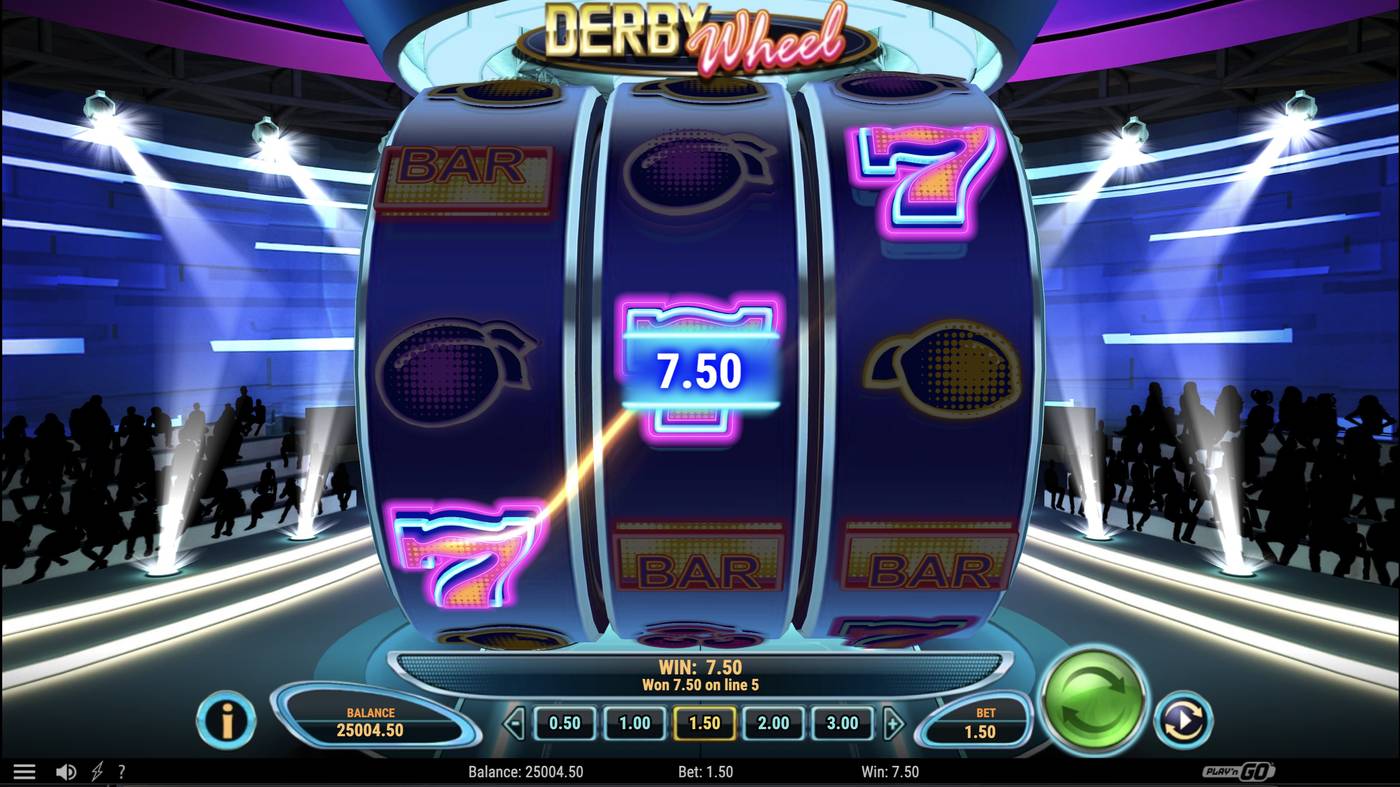This screenshot has width=1400, height=787.
Task: Expand higher bet values with the right arrow
Action: coord(893,721)
